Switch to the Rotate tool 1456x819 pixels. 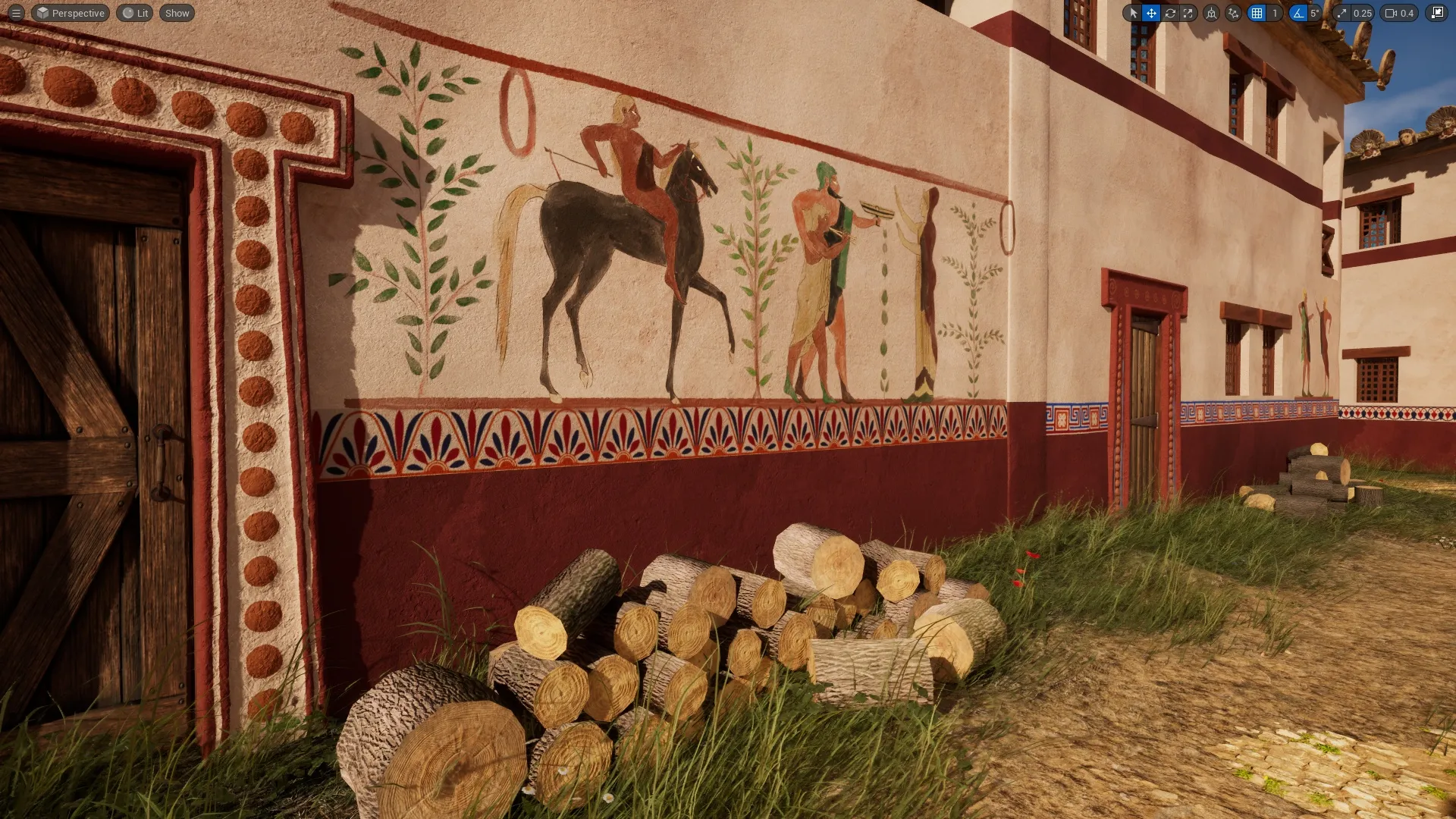click(1170, 13)
